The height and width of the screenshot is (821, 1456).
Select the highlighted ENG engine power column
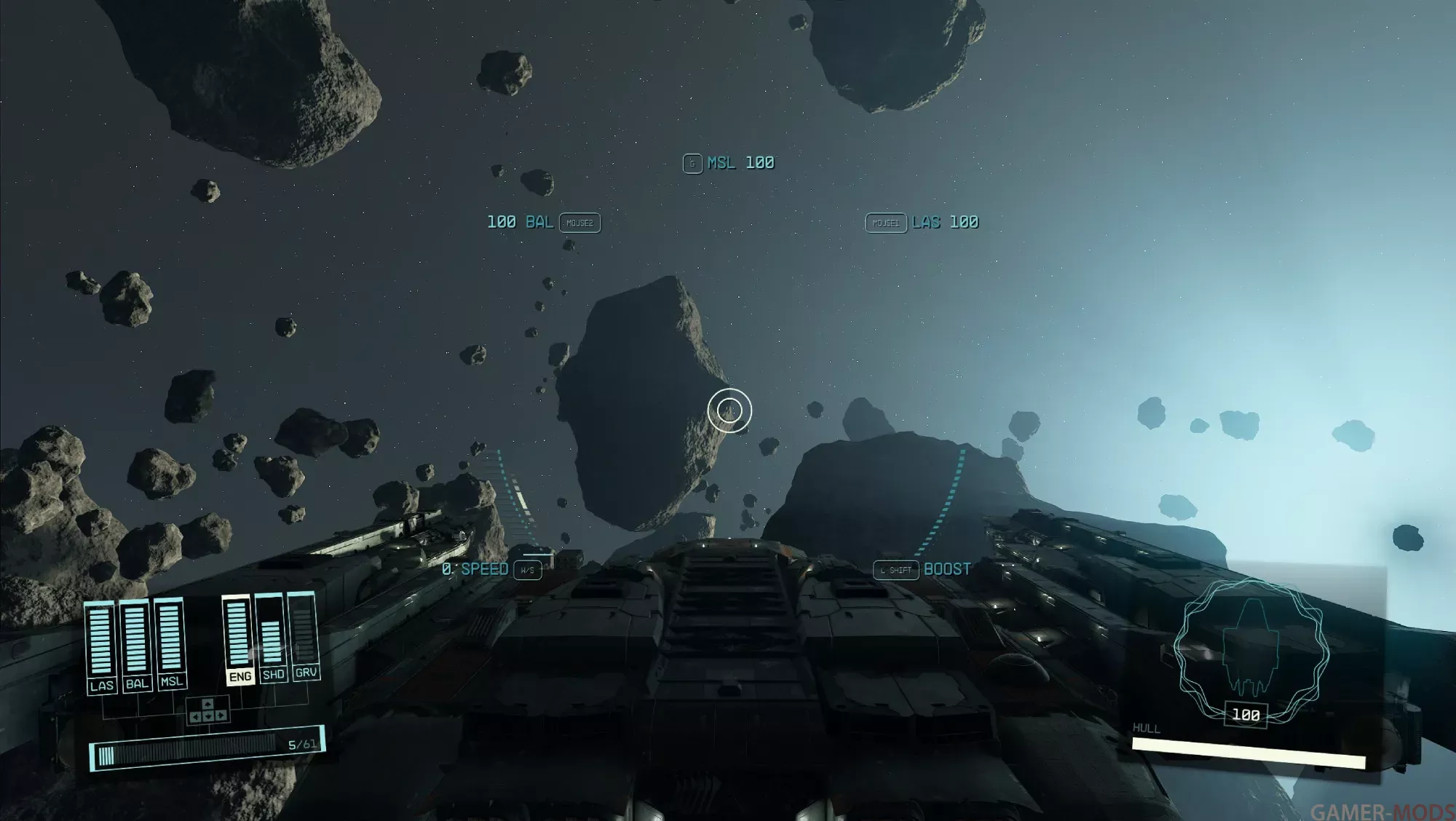[238, 638]
